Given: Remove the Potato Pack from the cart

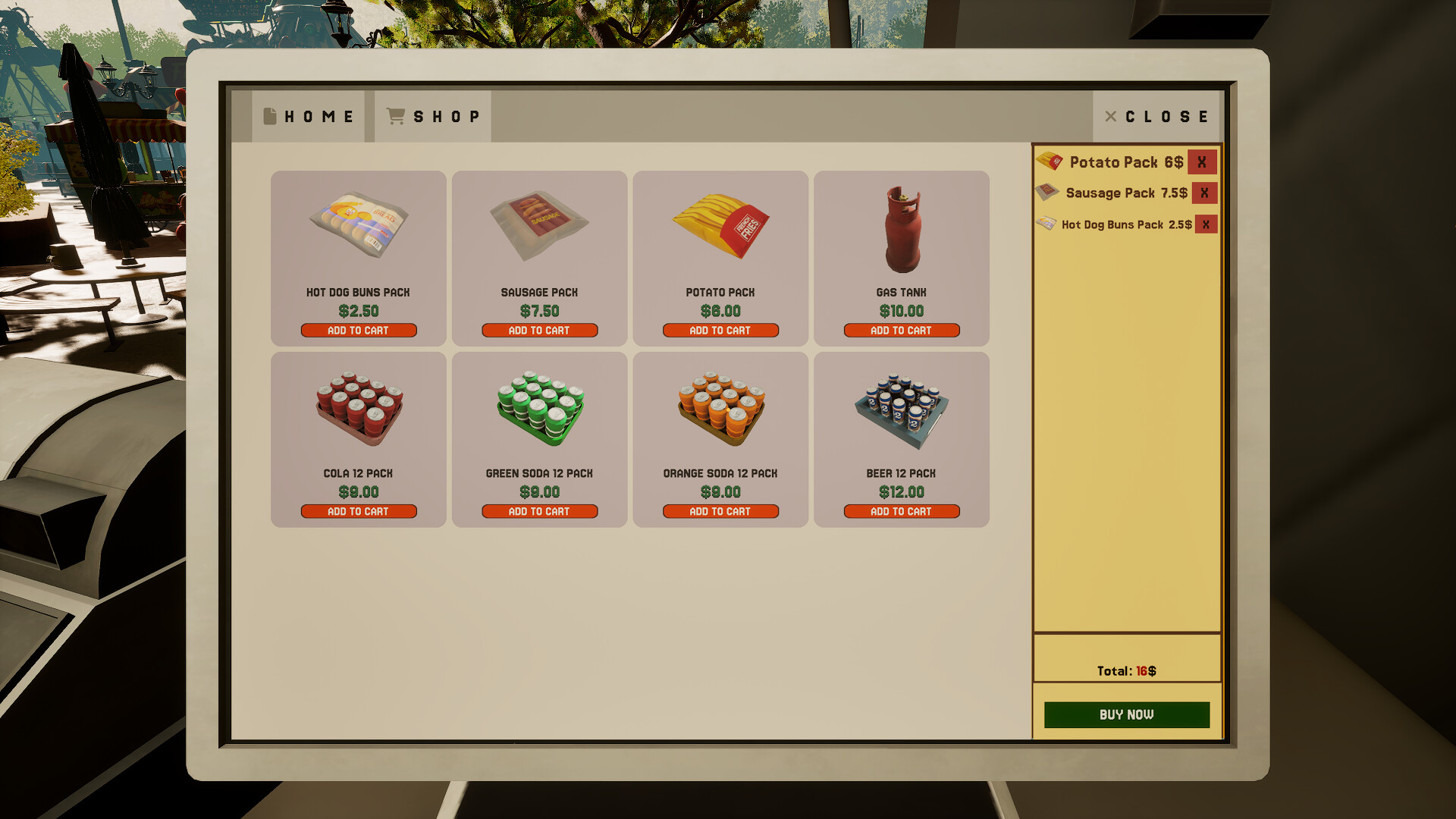Looking at the screenshot, I should coord(1202,162).
